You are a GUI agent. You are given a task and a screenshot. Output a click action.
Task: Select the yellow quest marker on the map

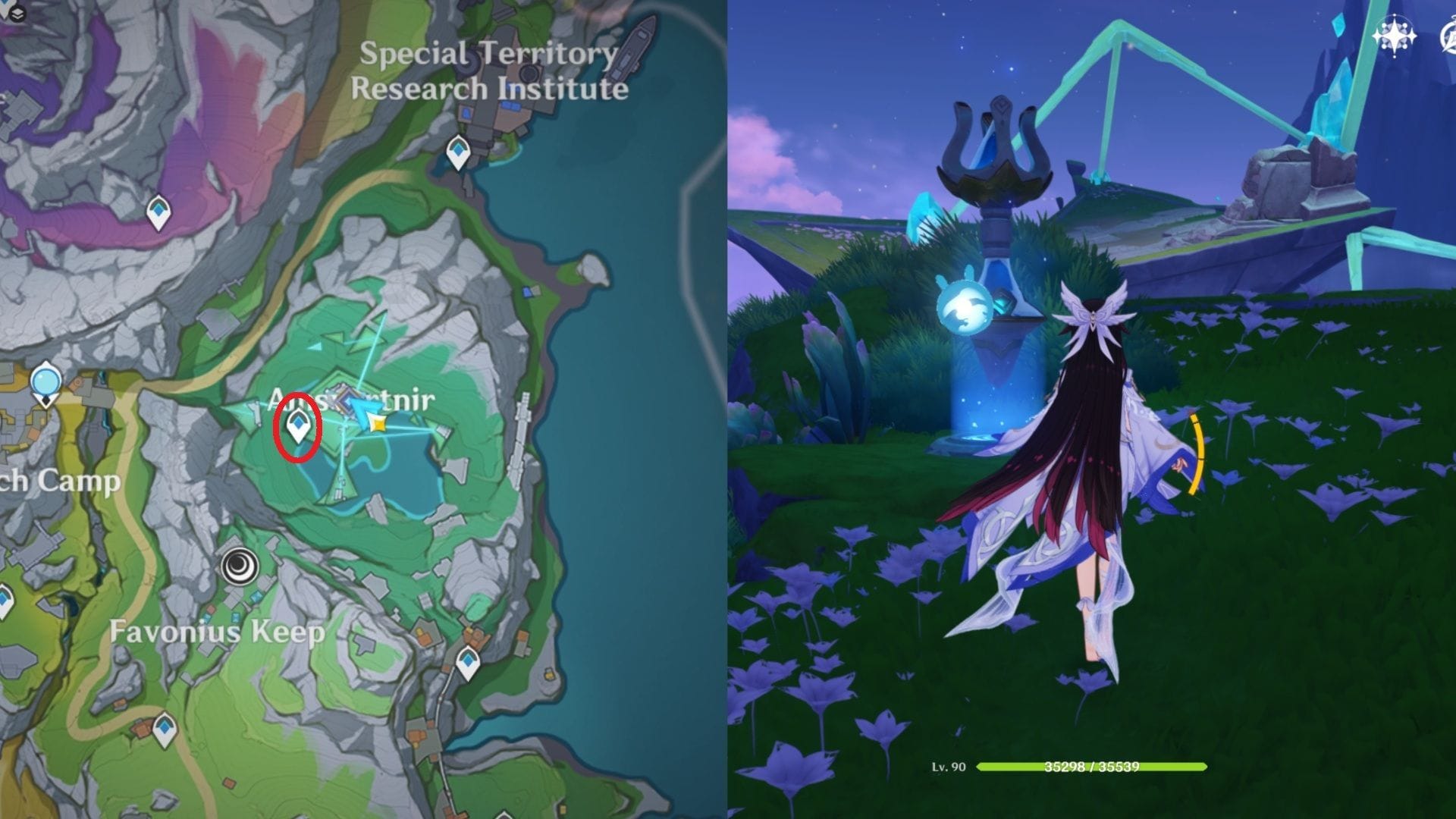pyautogui.click(x=377, y=423)
